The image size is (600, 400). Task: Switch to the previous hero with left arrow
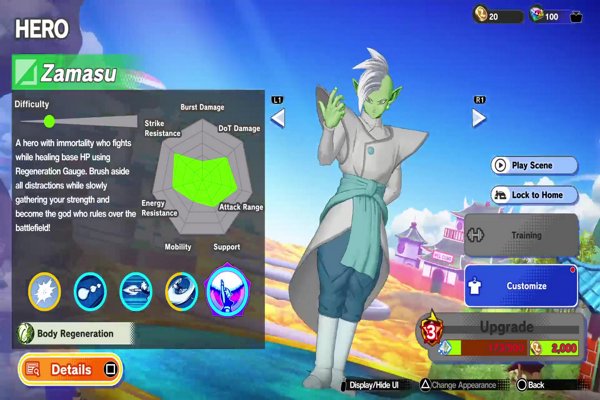279,118
